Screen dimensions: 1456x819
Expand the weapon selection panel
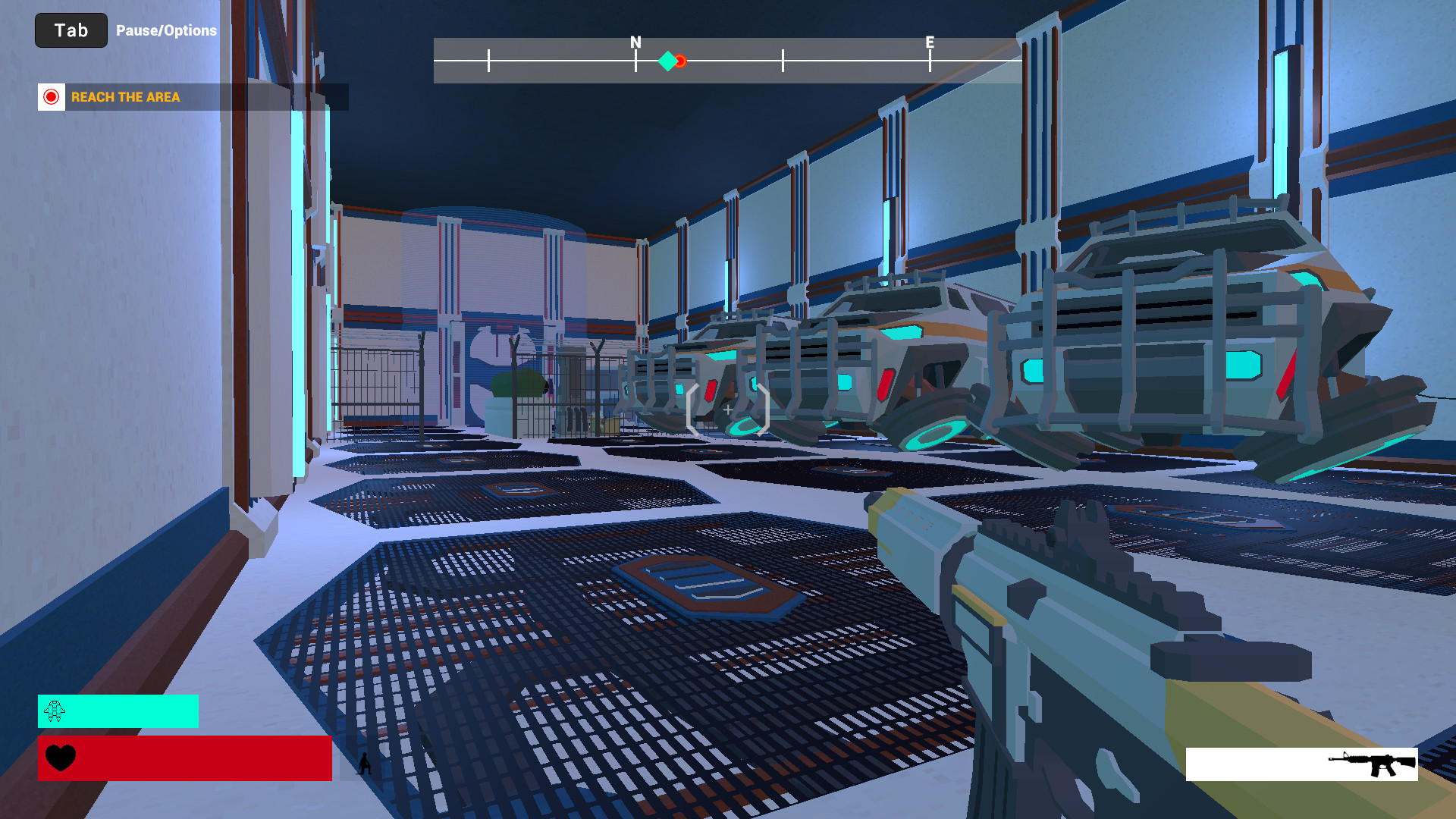tap(1303, 764)
